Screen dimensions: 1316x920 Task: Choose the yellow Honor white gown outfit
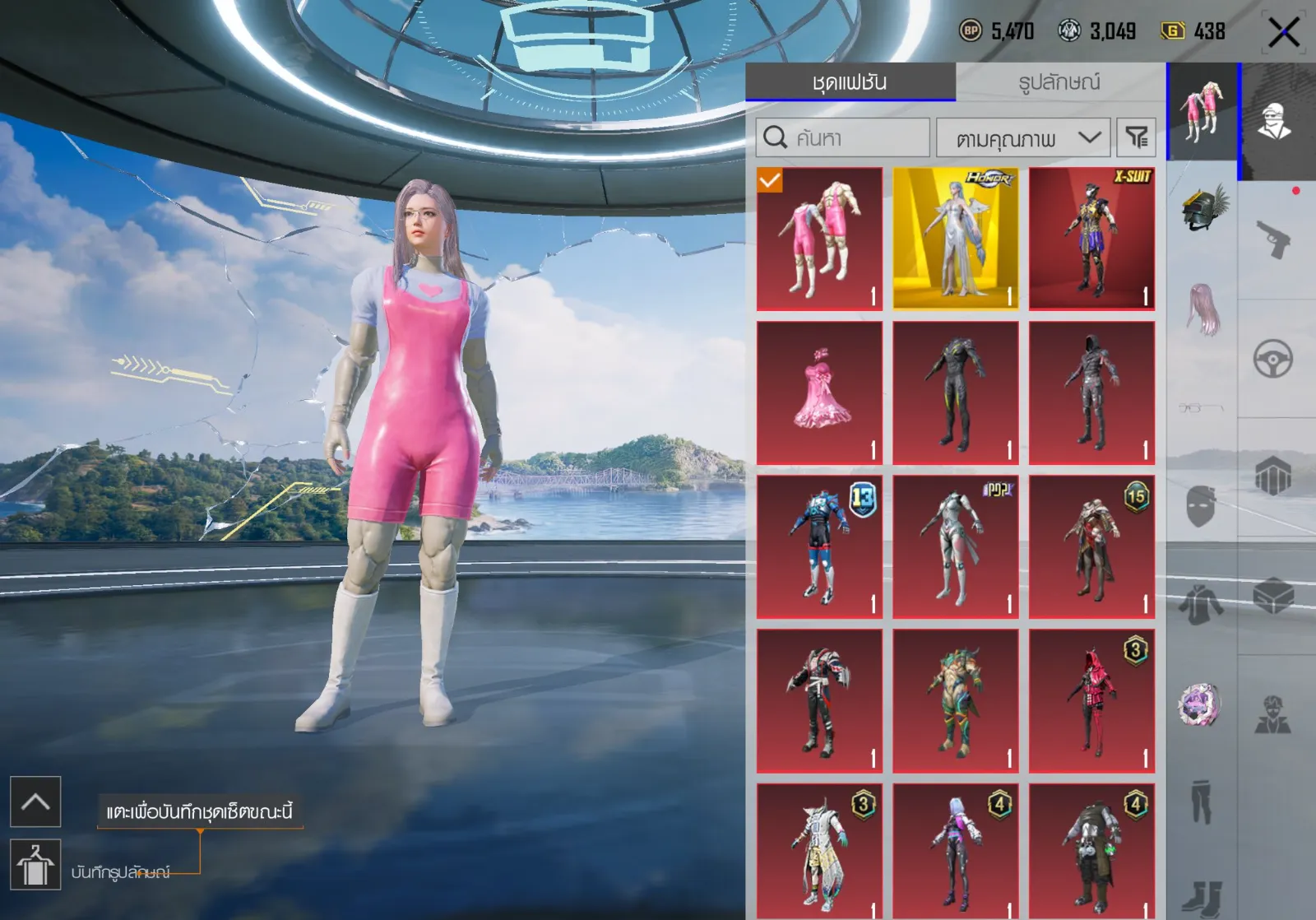click(956, 239)
